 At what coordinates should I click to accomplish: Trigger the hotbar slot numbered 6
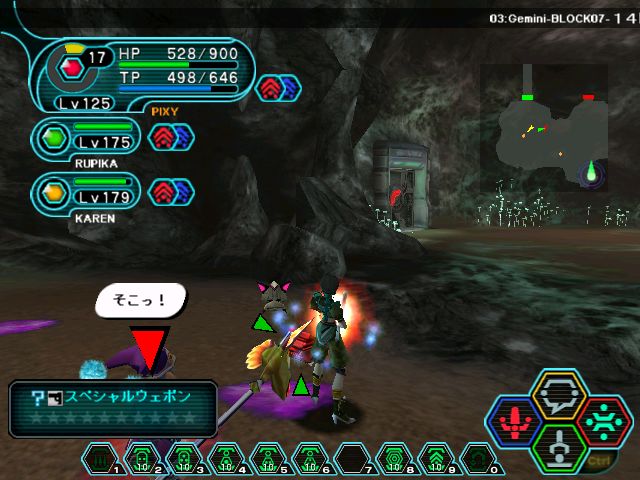tap(306, 459)
